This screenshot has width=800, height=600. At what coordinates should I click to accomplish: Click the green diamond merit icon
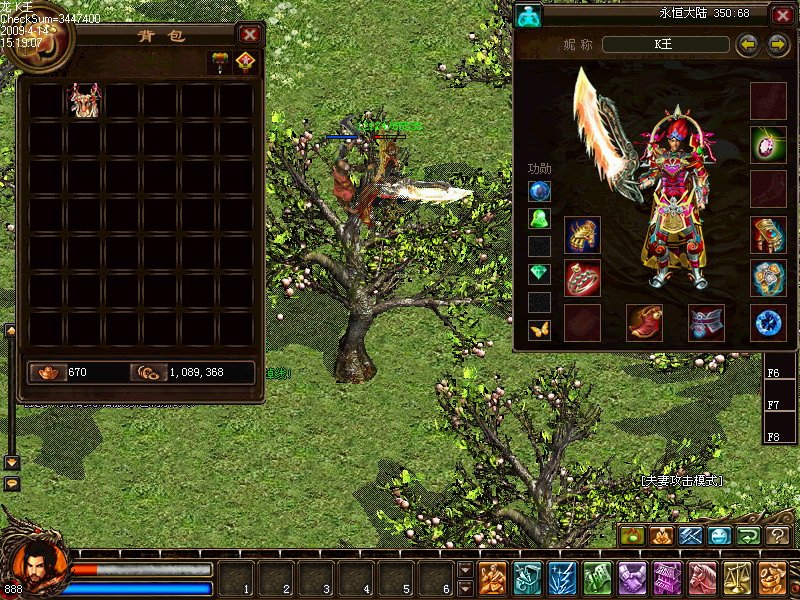540,273
